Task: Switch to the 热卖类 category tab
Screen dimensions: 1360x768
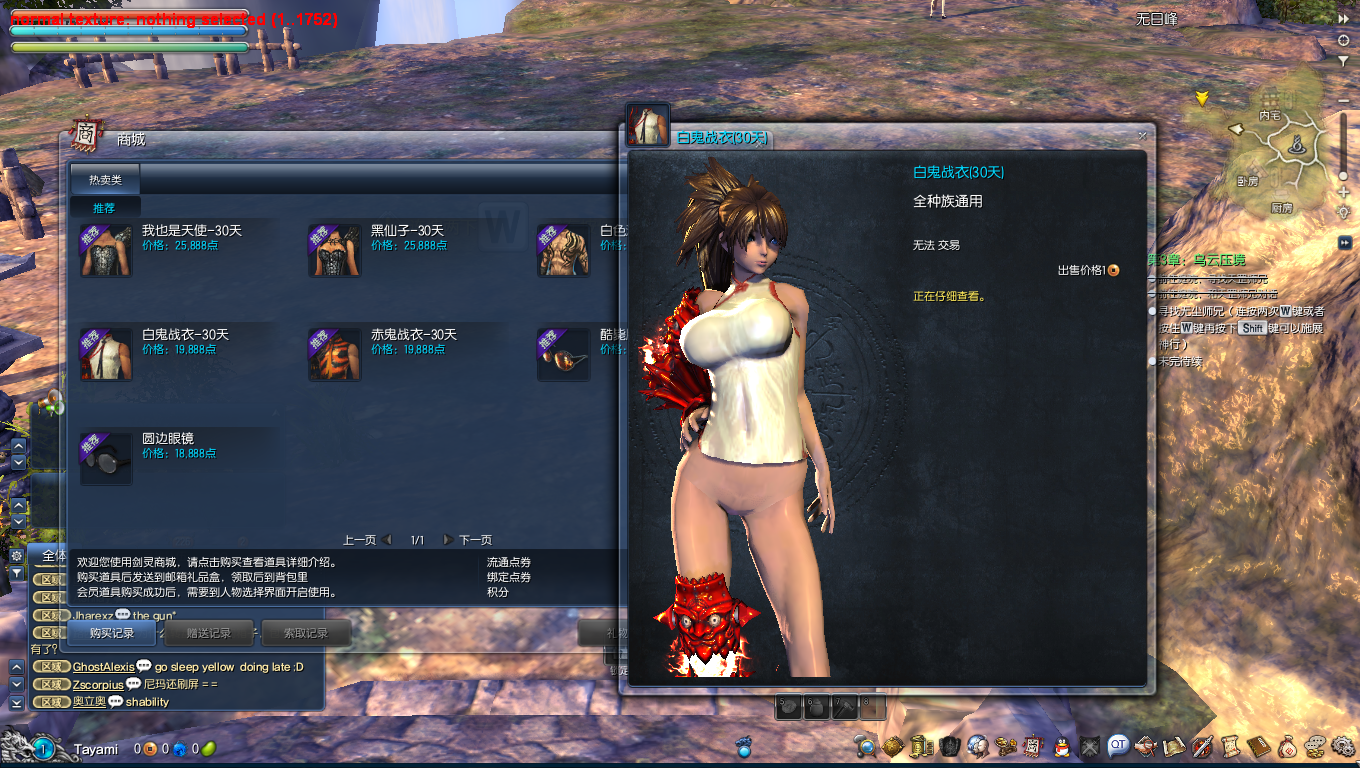Action: (105, 180)
